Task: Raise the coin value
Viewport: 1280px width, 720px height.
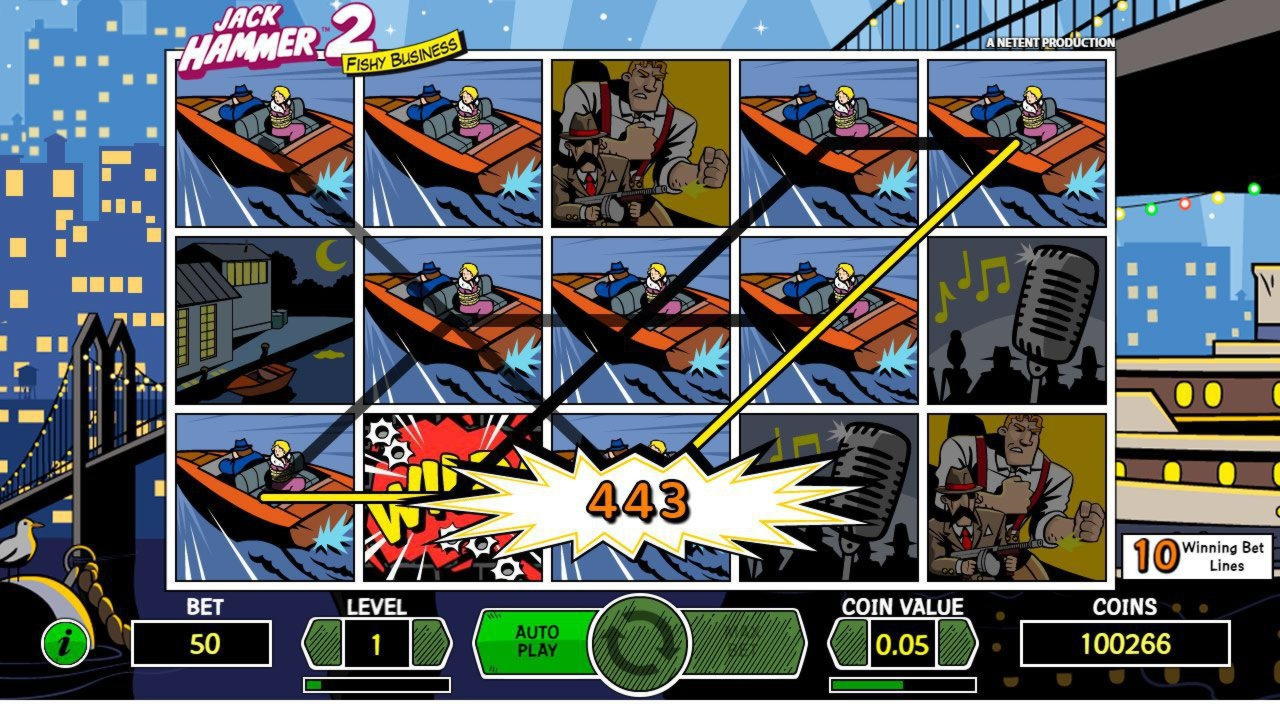Action: (957, 643)
